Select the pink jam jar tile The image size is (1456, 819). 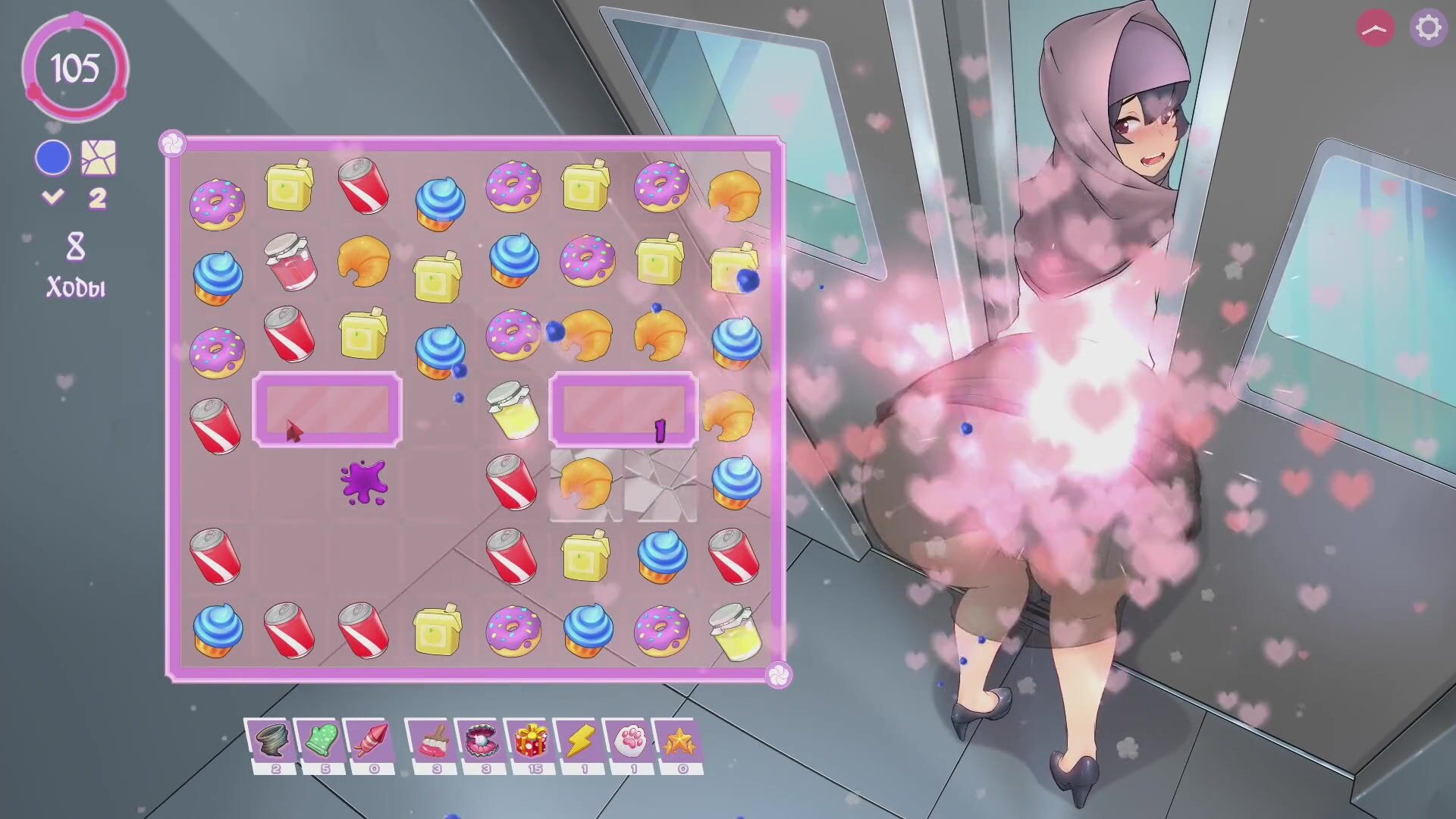290,260
